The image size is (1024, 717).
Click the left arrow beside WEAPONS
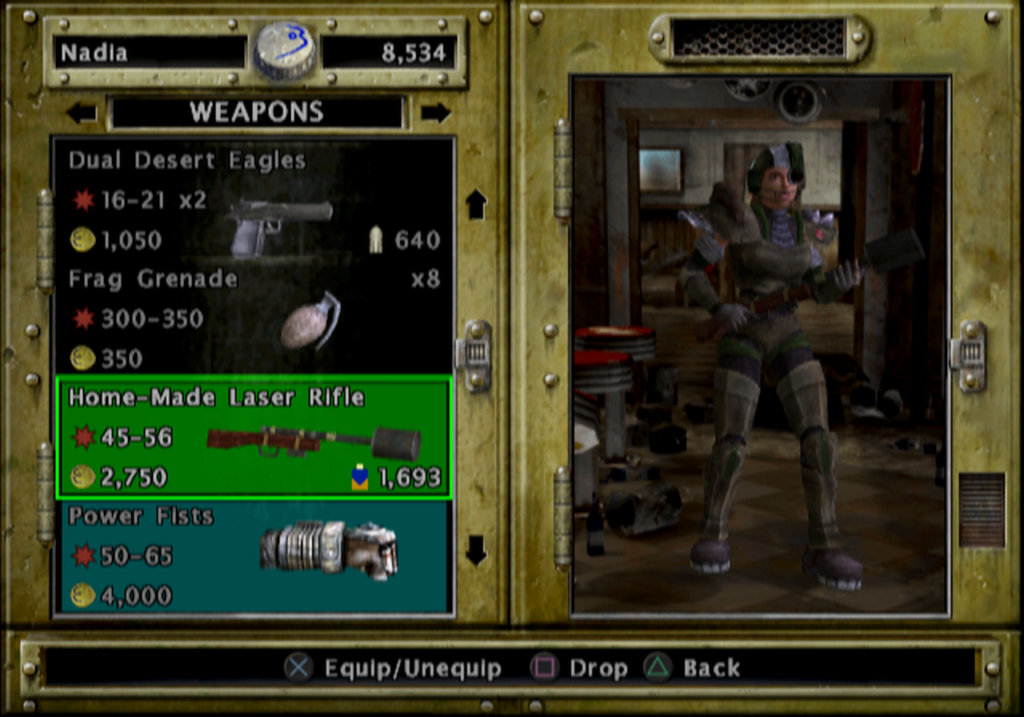tap(81, 113)
